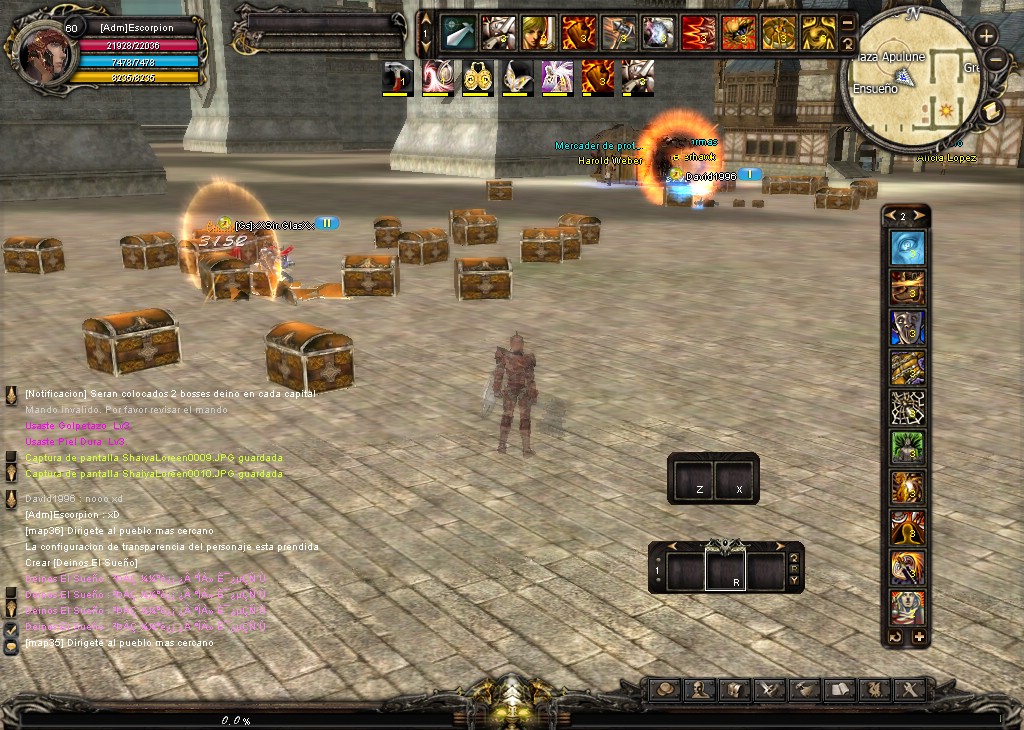This screenshot has height=730, width=1024.
Task: Open the crossed swords menu button
Action: pyautogui.click(x=770, y=689)
